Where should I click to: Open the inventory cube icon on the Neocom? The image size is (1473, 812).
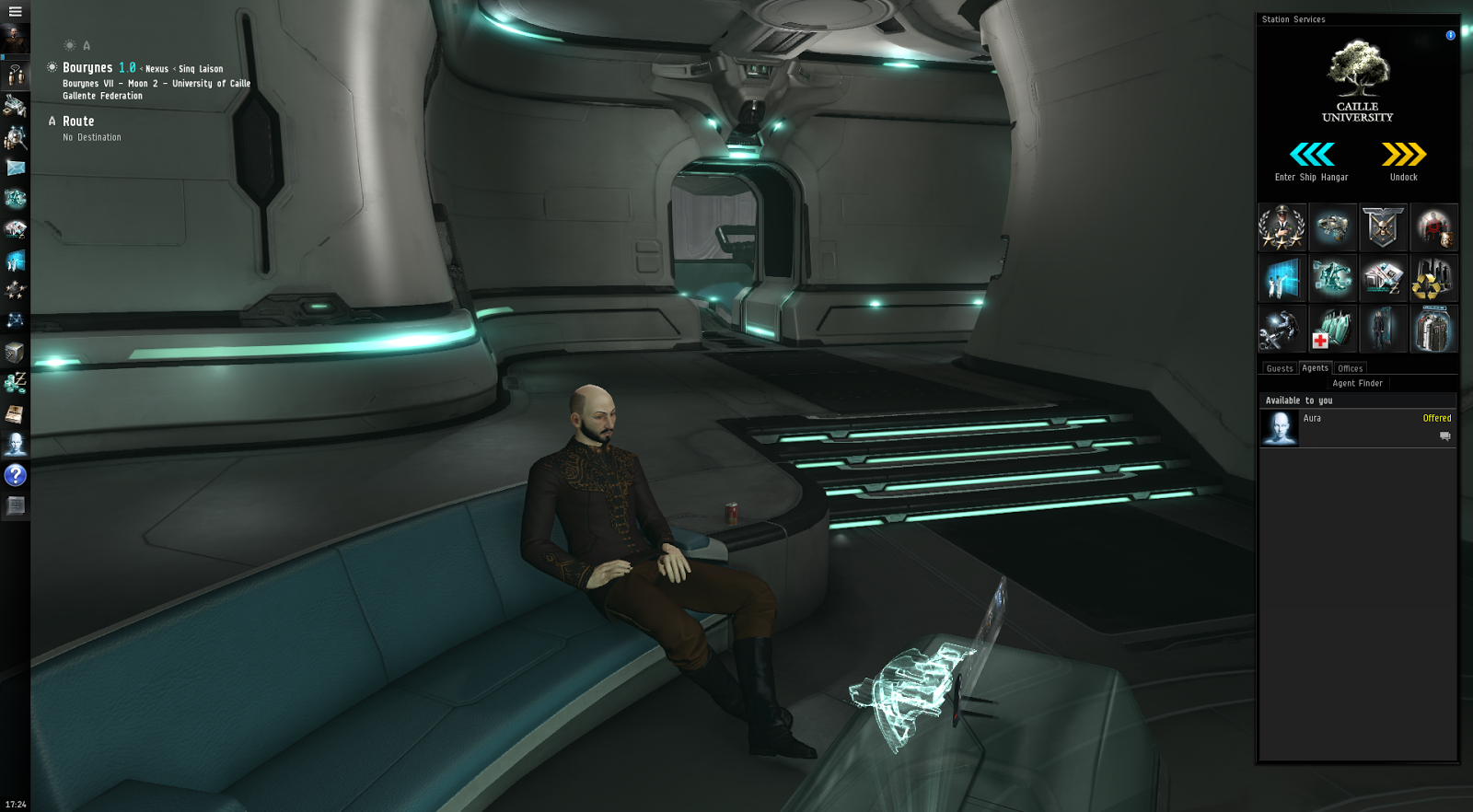pos(15,354)
